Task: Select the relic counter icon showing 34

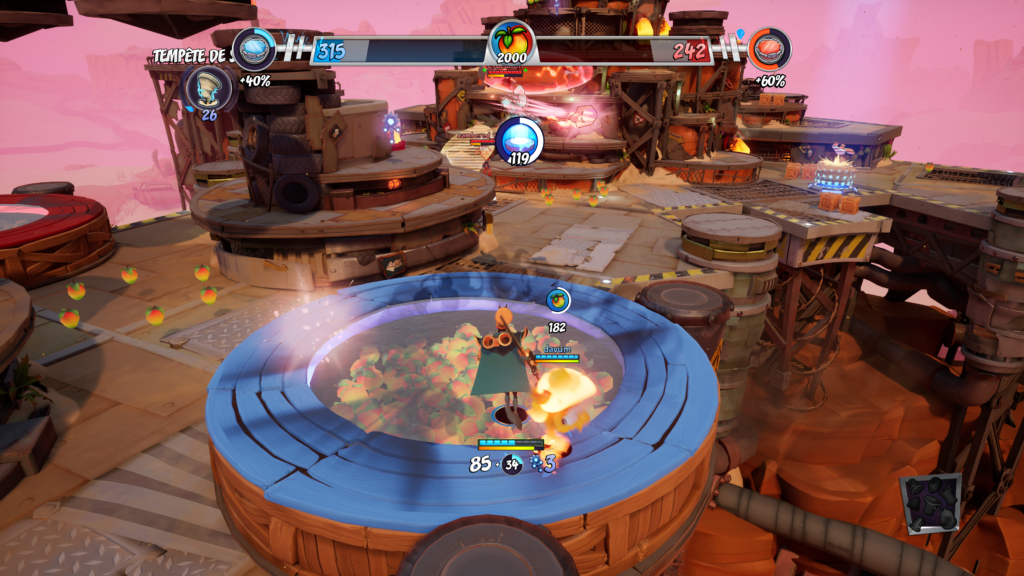Action: [x=512, y=463]
